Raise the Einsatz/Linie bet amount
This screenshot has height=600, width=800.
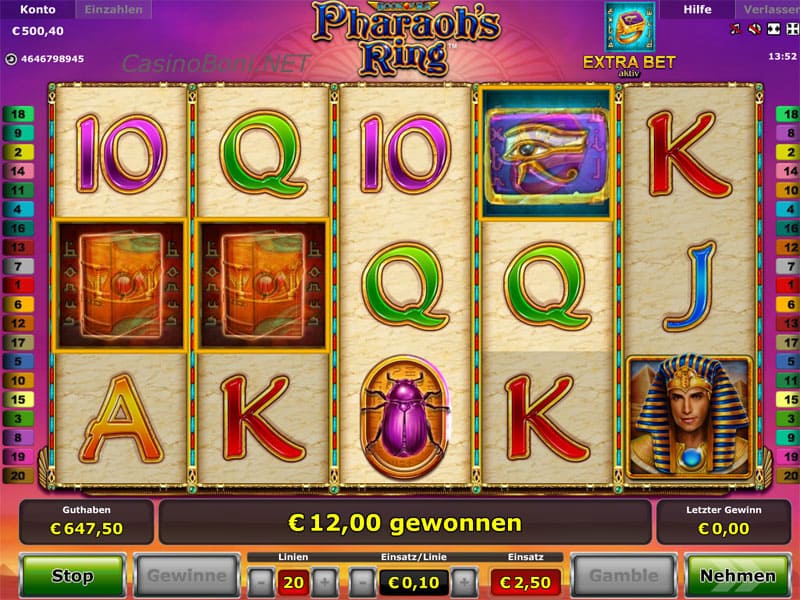tap(463, 580)
